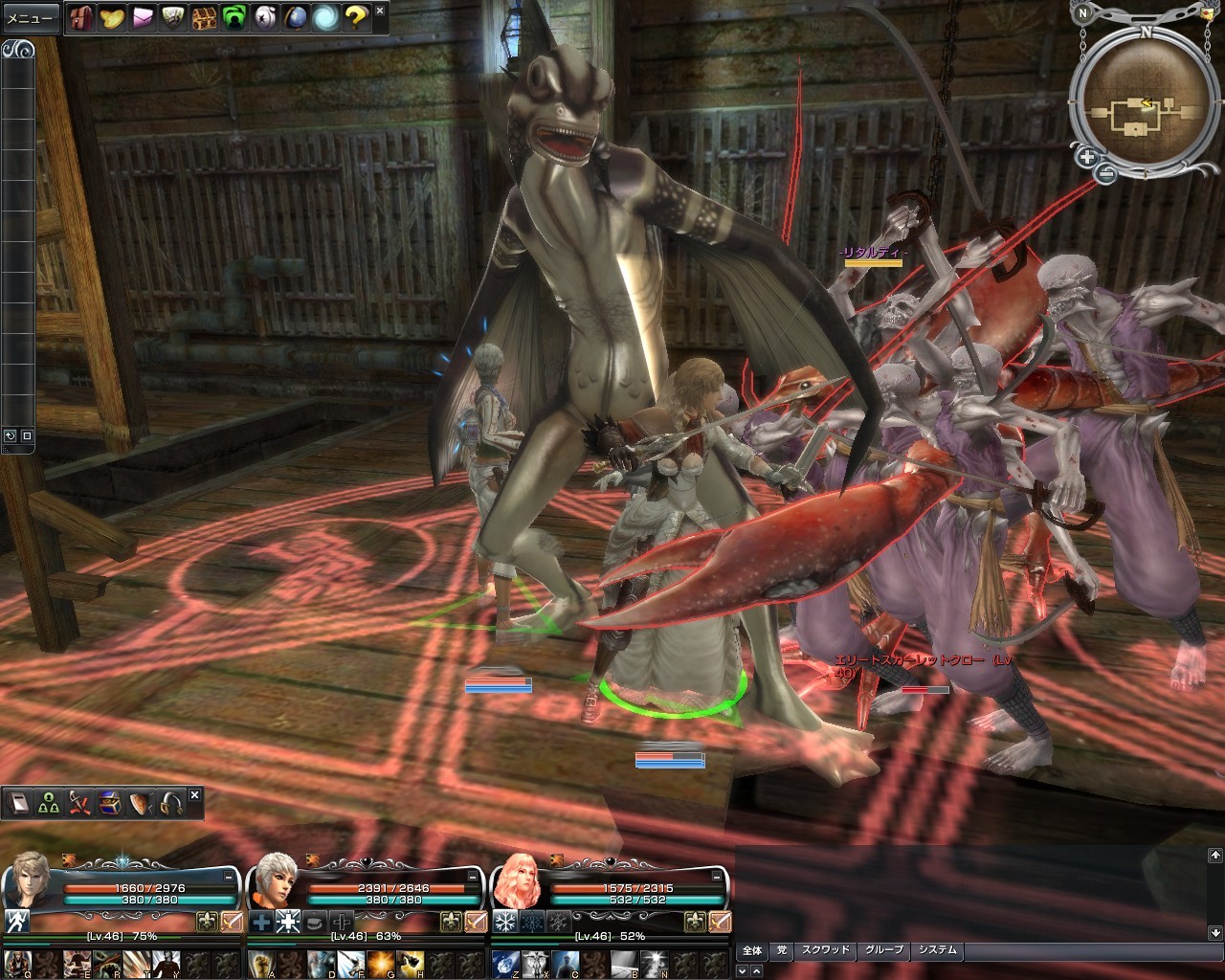Switch chat to the 全体 tab

(752, 950)
